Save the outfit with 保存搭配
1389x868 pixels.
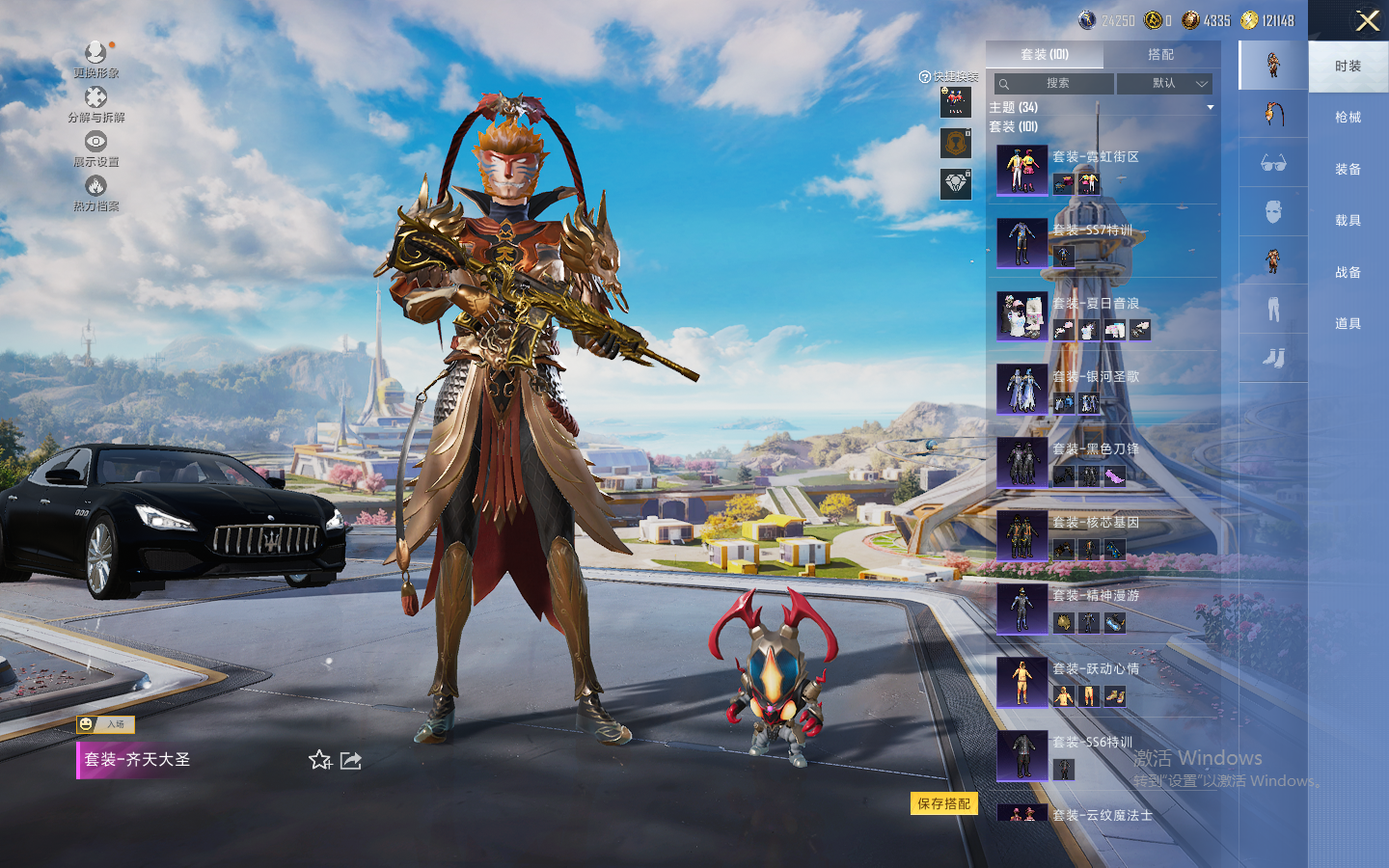tap(943, 803)
